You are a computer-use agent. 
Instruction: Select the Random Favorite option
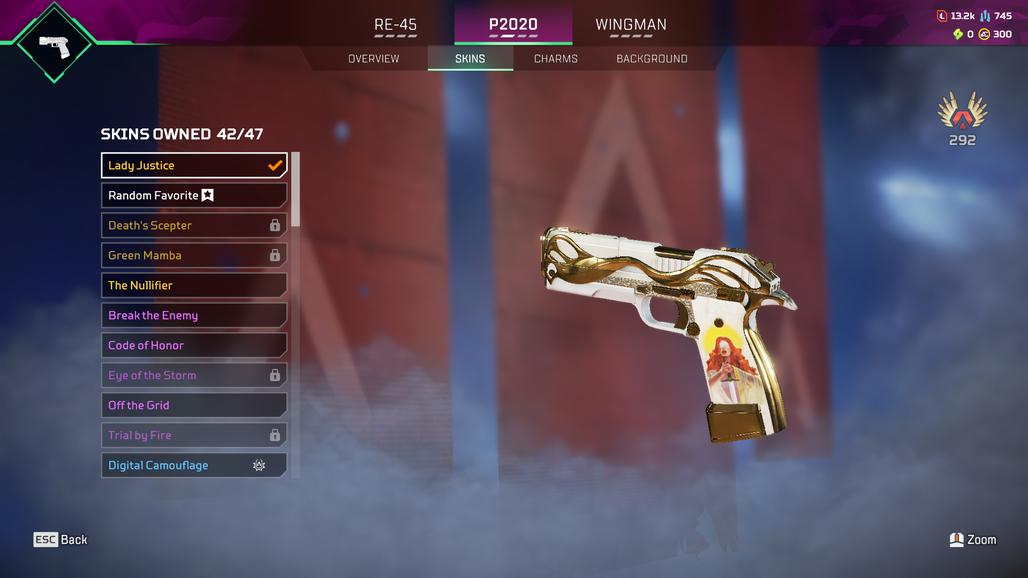click(194, 196)
